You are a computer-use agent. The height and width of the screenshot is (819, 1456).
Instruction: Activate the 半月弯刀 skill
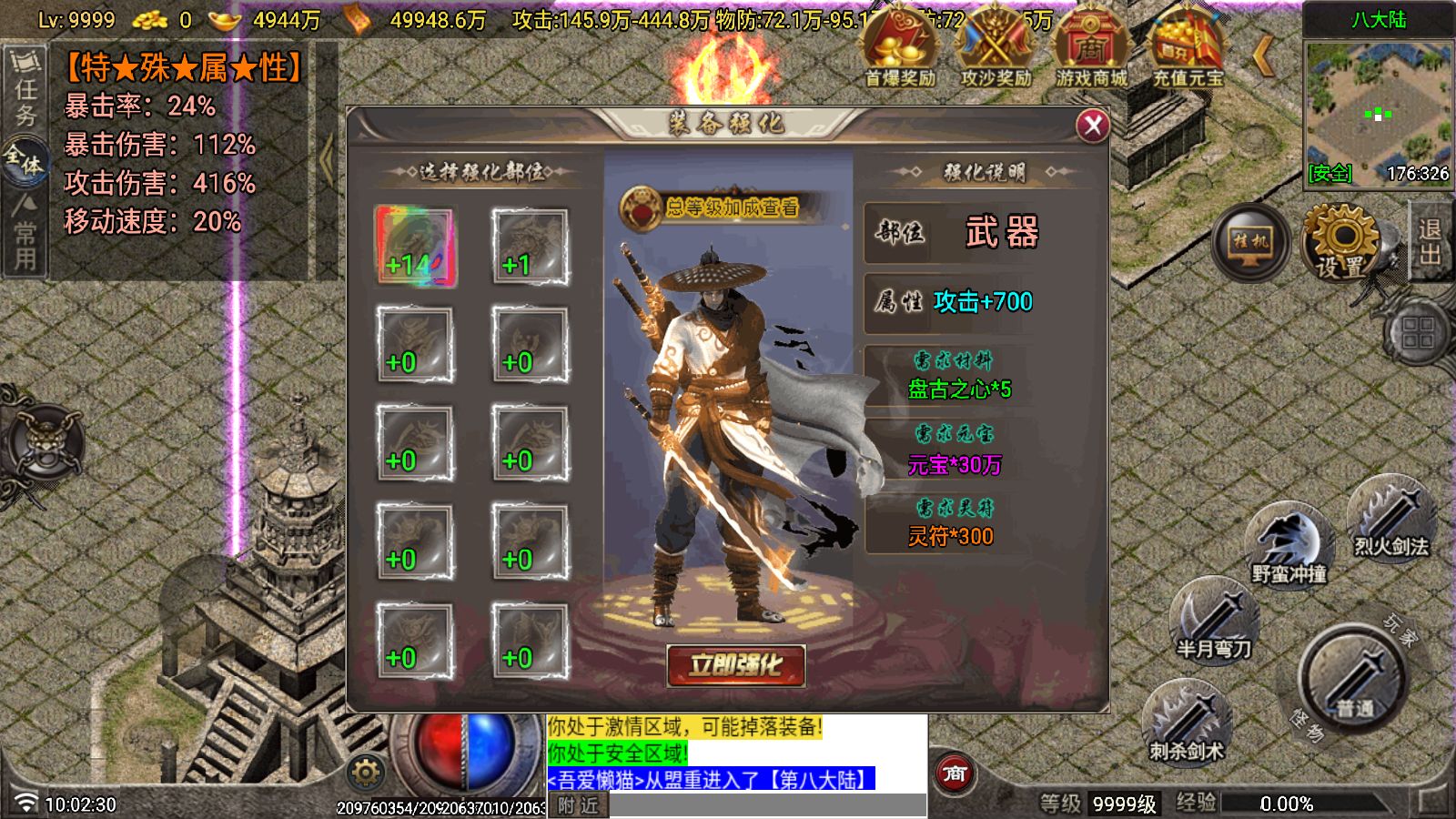pyautogui.click(x=1214, y=621)
